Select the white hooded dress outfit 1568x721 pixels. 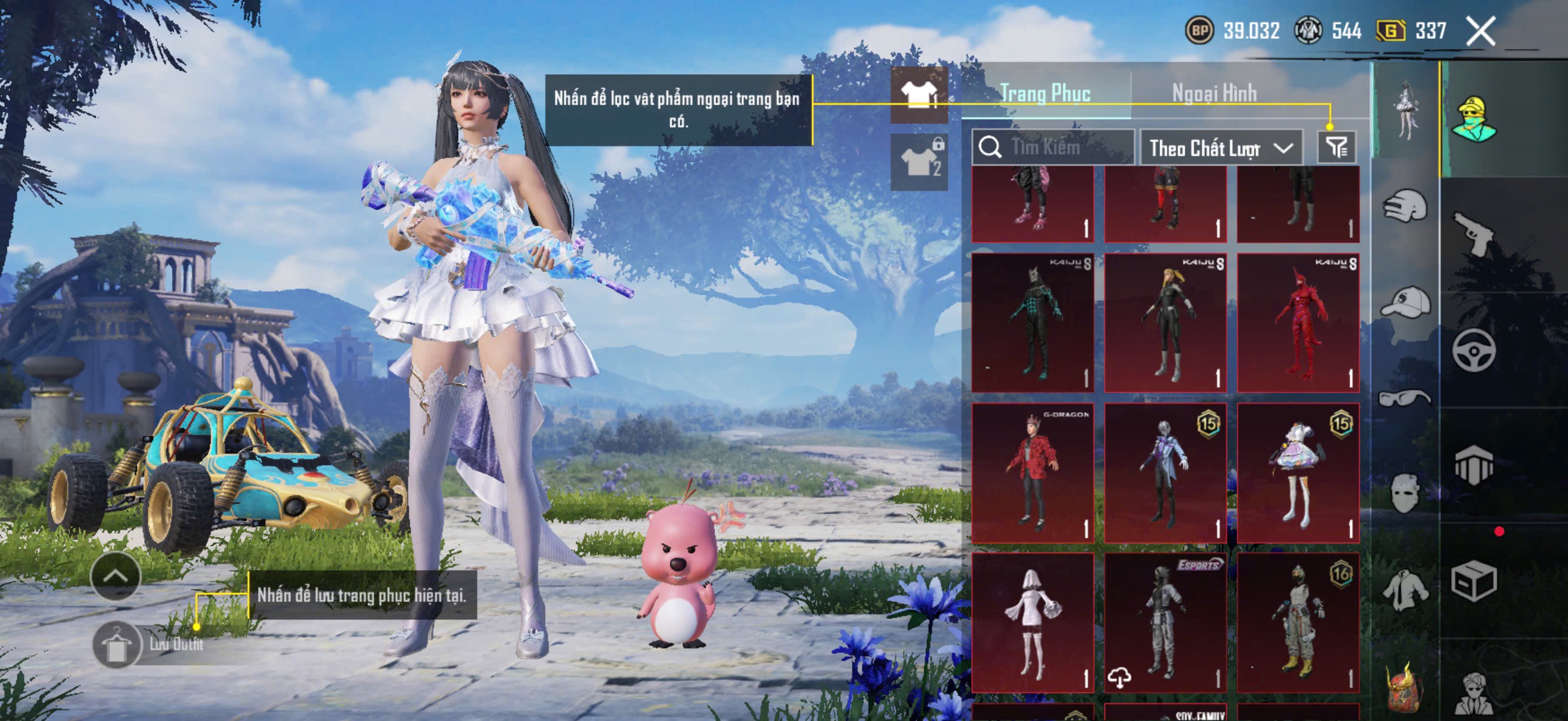pos(1032,622)
